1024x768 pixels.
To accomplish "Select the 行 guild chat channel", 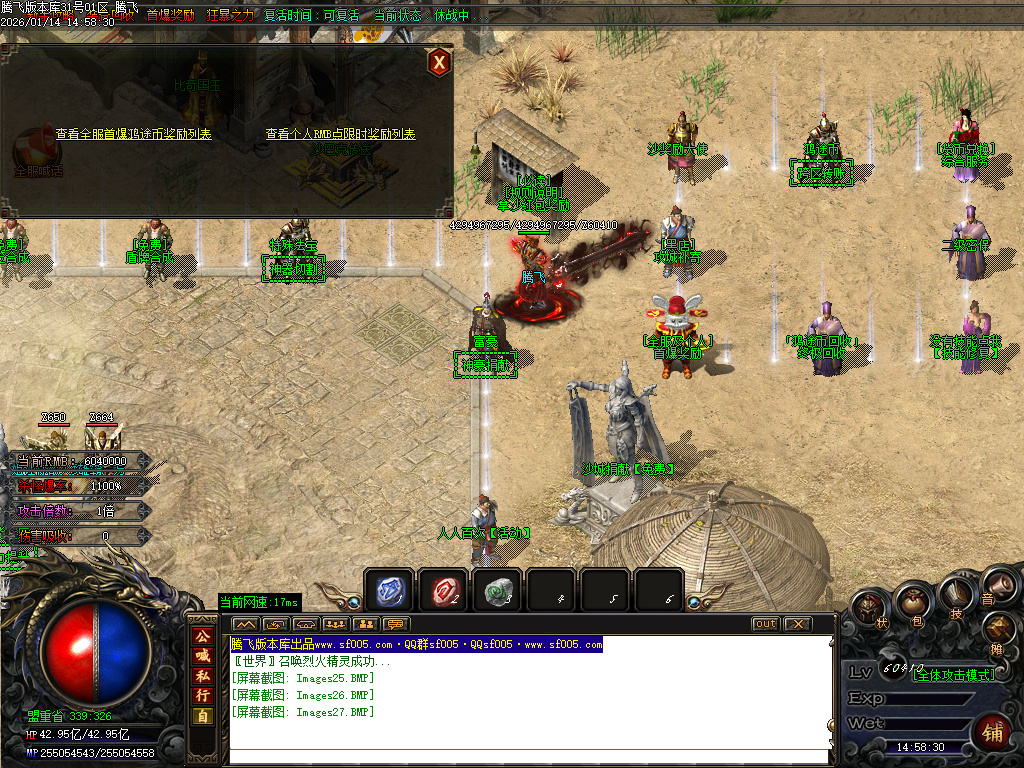I will [x=203, y=695].
